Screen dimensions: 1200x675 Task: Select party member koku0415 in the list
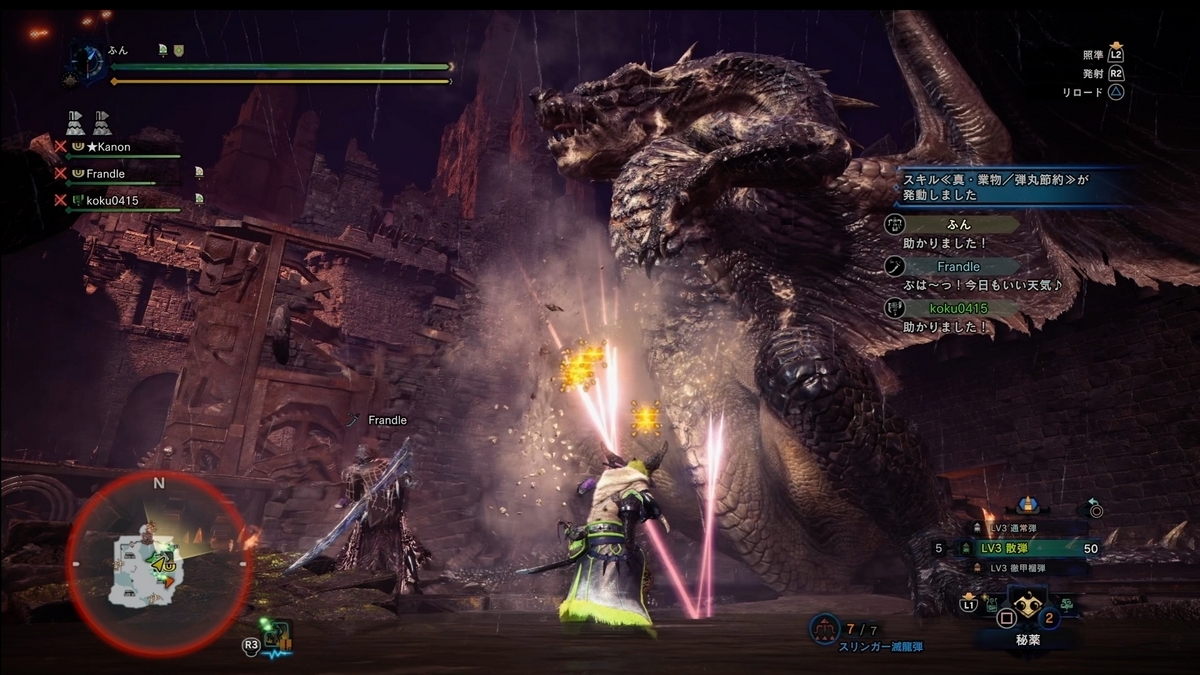111,201
